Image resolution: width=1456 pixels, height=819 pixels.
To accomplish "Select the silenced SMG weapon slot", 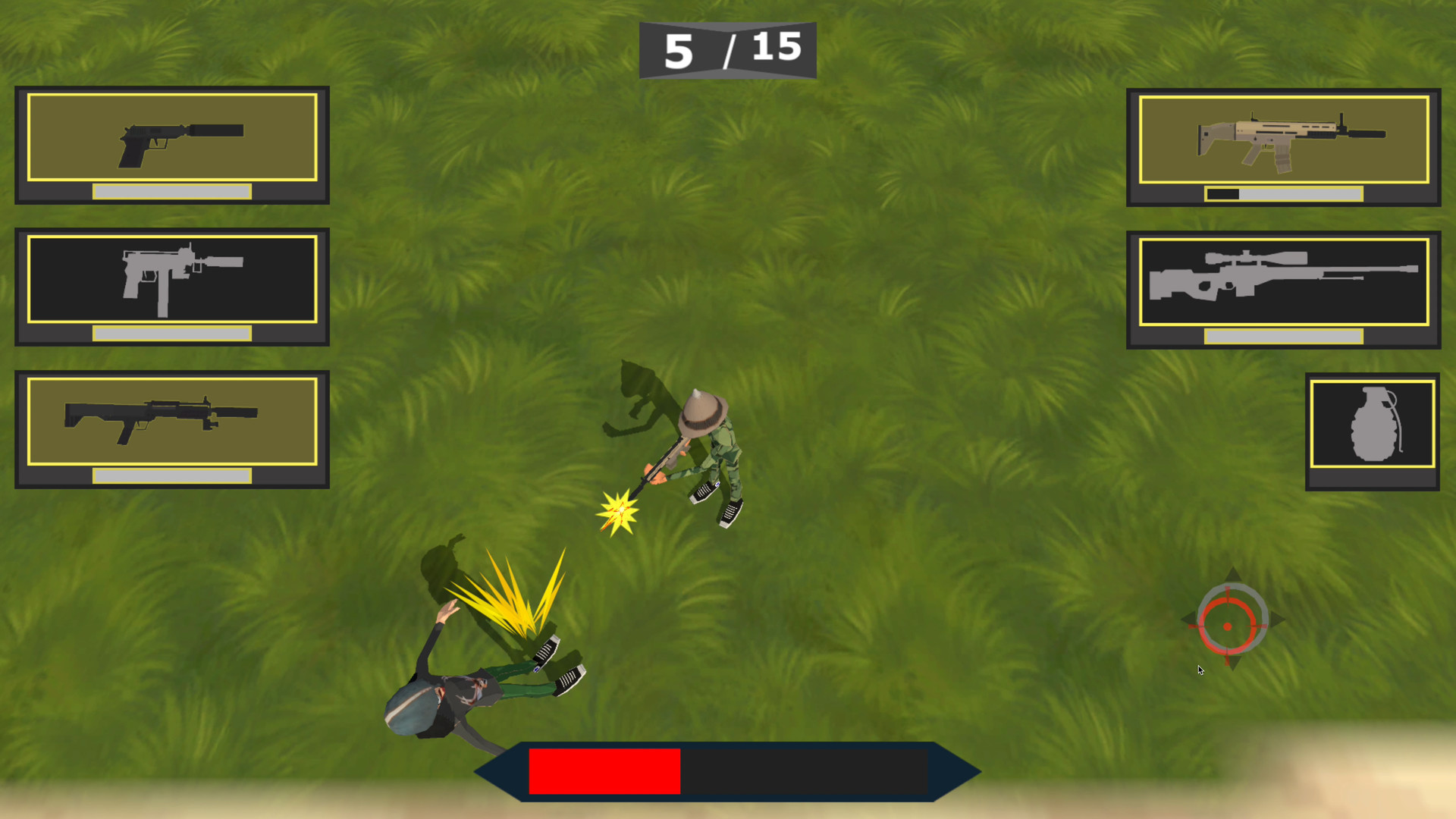I will (x=171, y=284).
